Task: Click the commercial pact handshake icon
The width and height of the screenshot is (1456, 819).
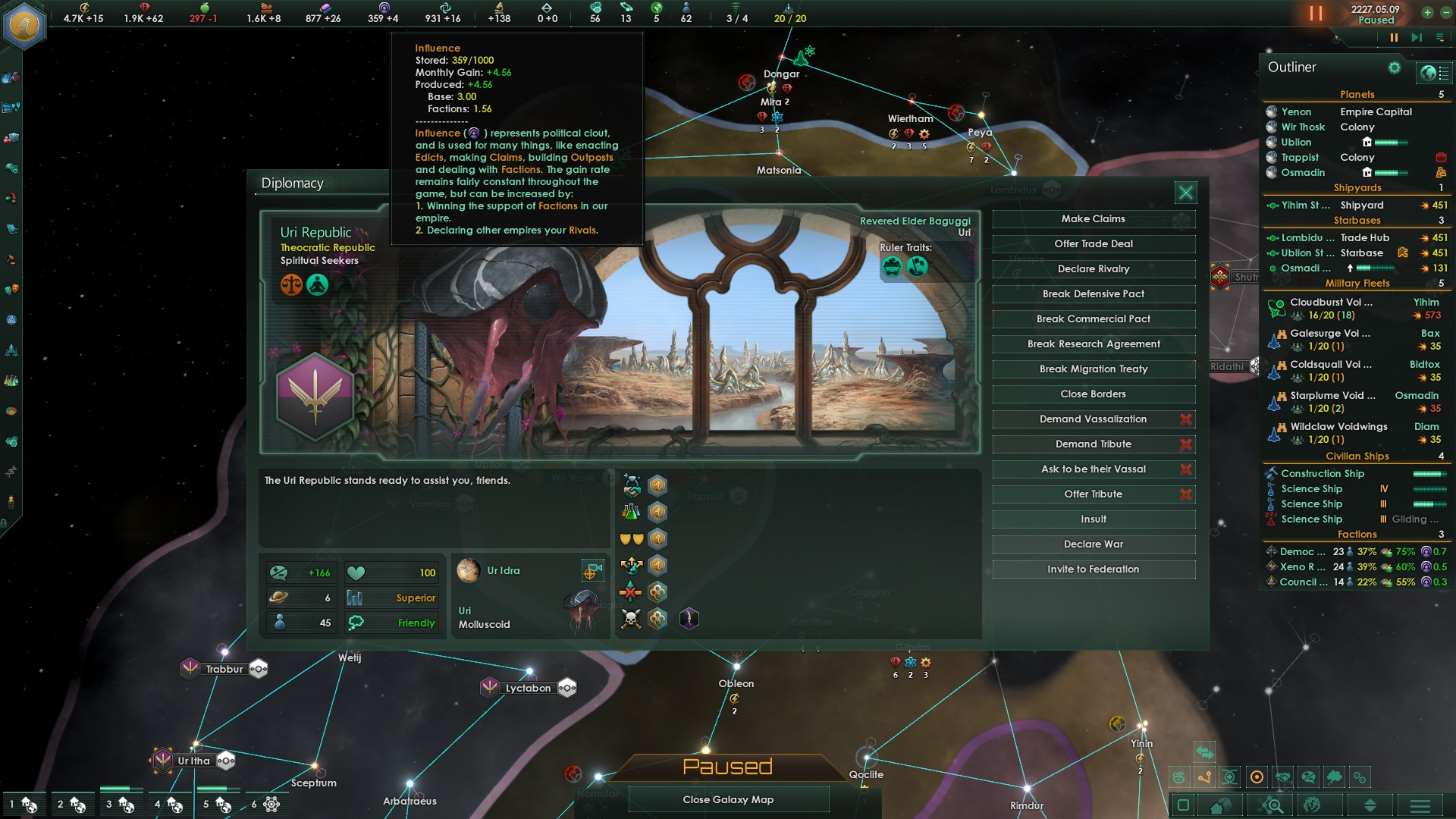Action: pyautogui.click(x=632, y=487)
